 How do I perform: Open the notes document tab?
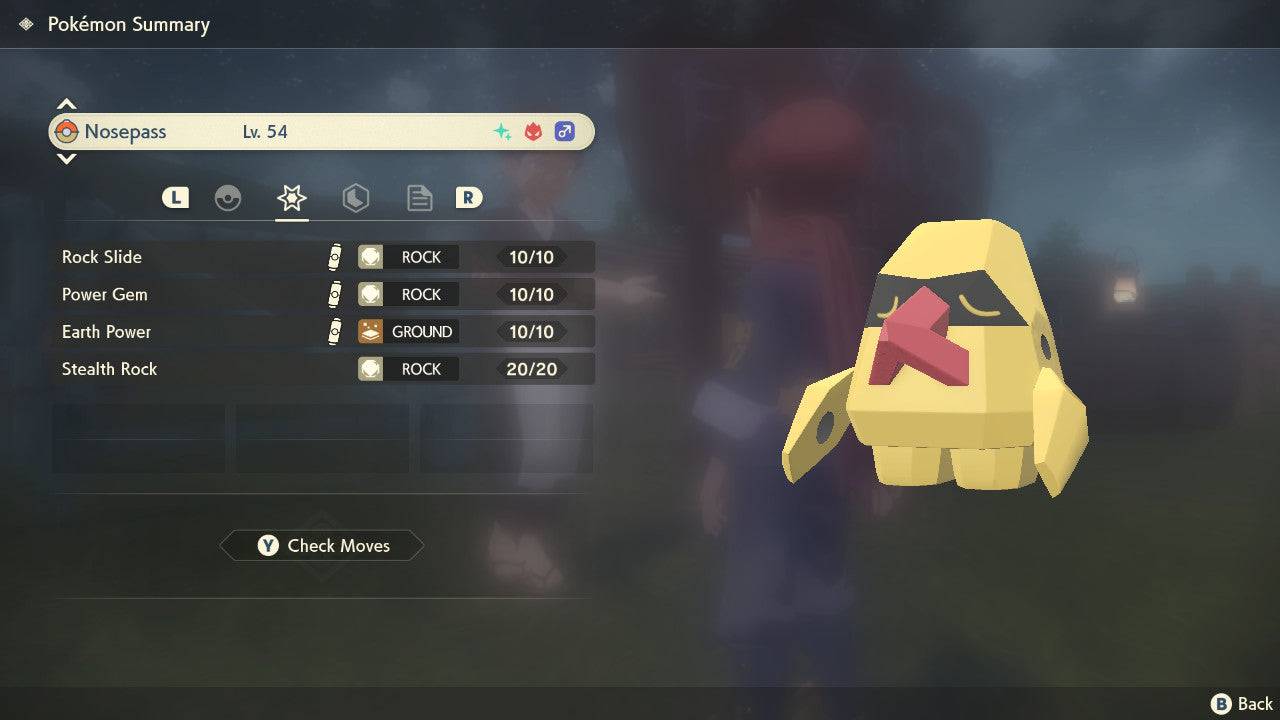(419, 198)
